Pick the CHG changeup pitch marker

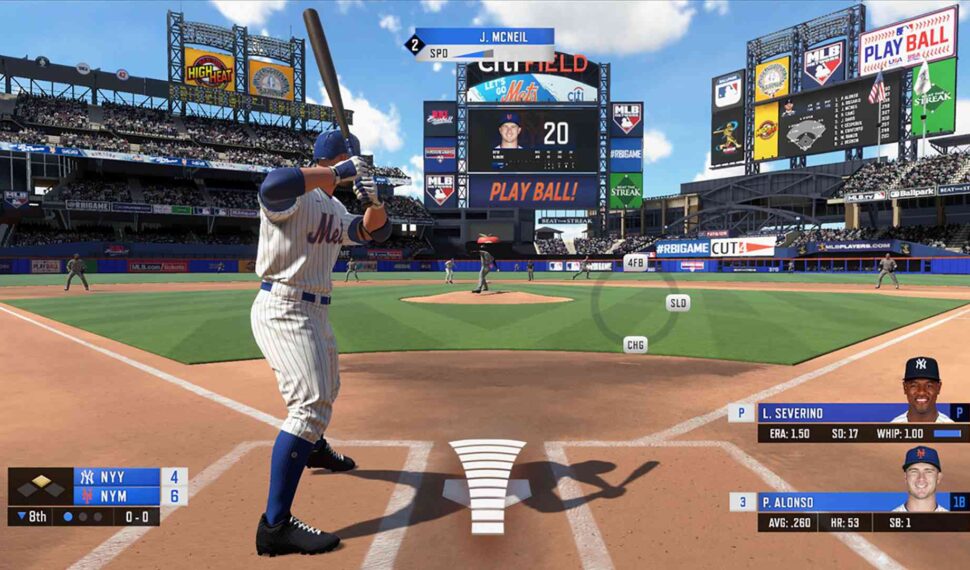pos(635,344)
